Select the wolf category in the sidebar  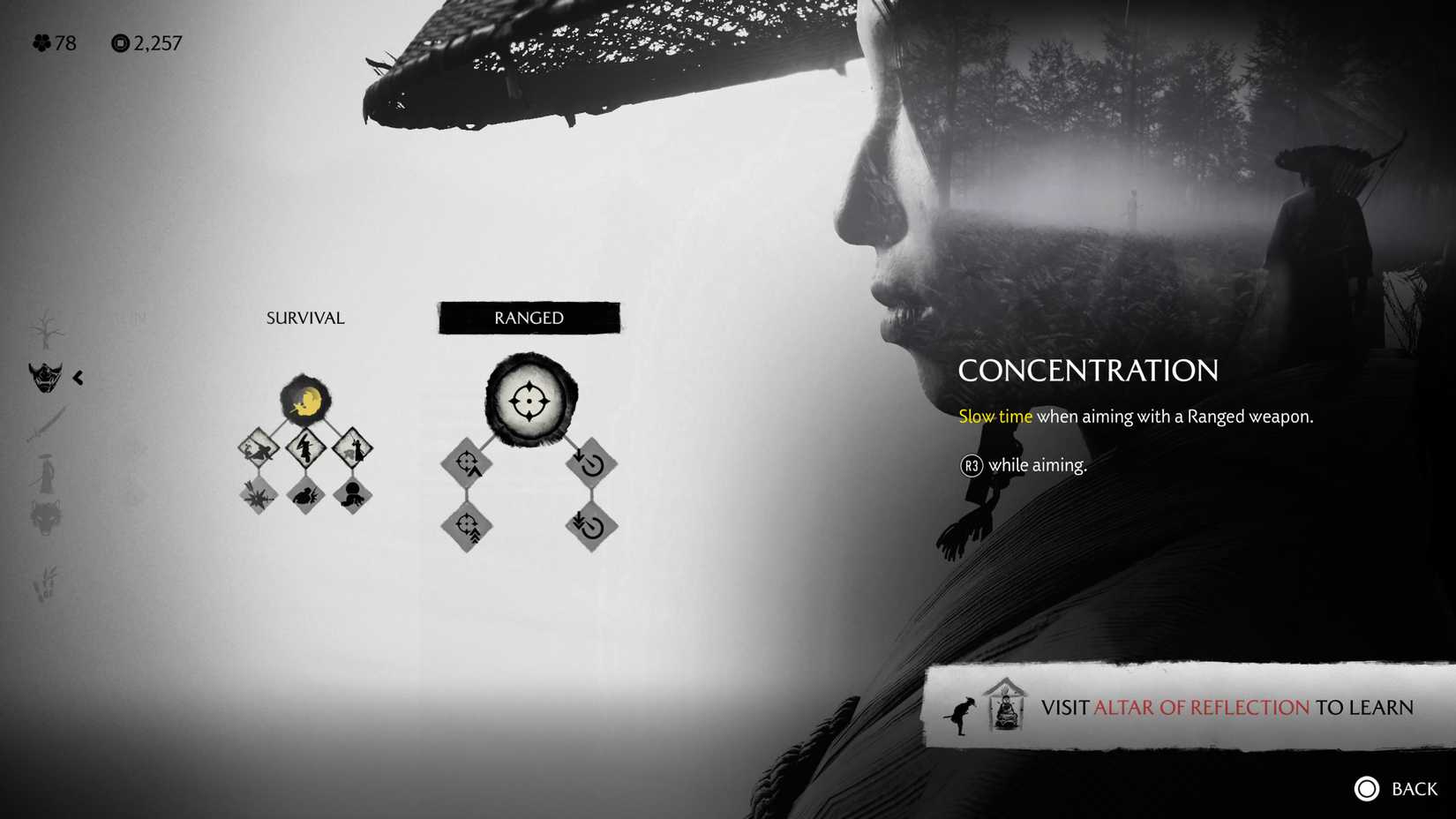coord(46,516)
